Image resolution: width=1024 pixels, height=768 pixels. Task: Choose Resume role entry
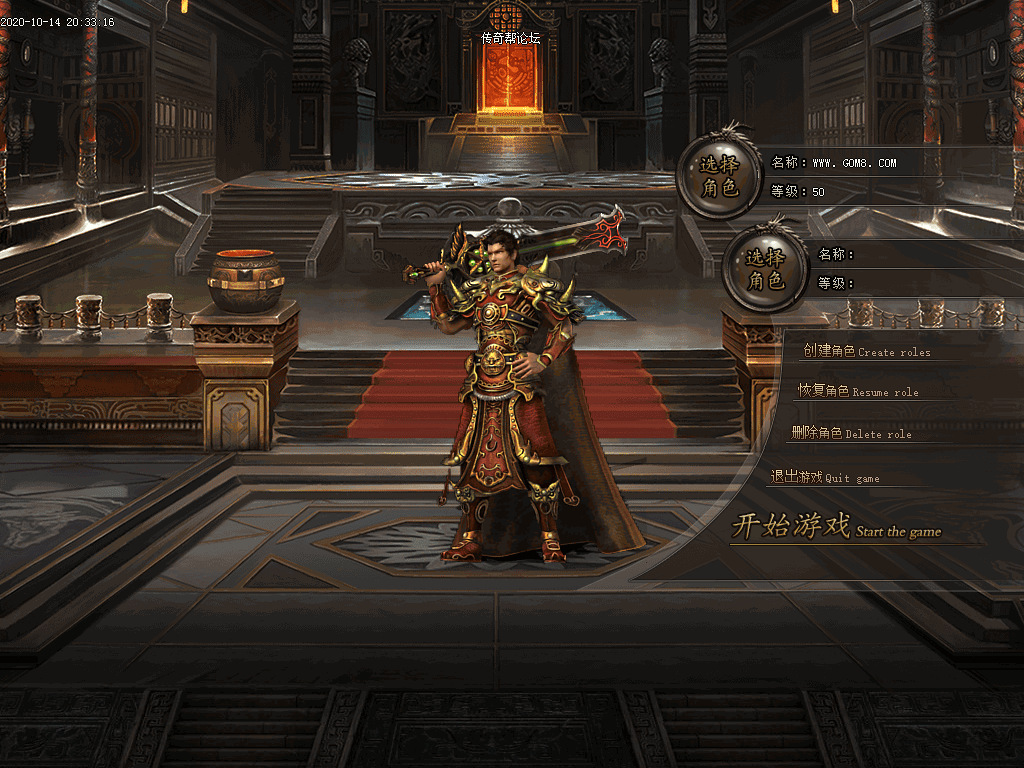pos(857,391)
